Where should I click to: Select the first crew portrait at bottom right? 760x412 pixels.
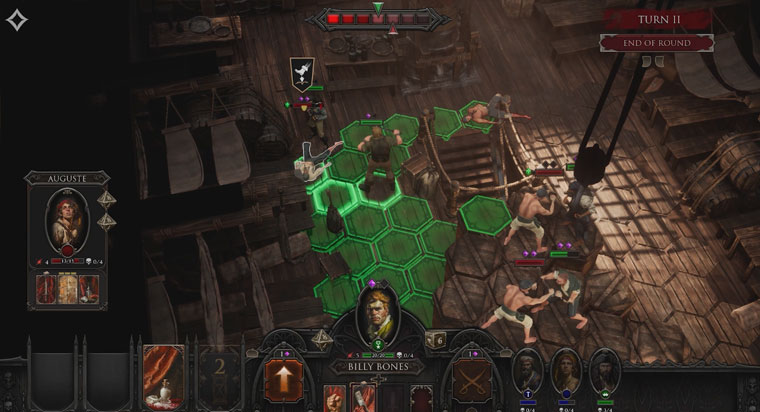(528, 371)
